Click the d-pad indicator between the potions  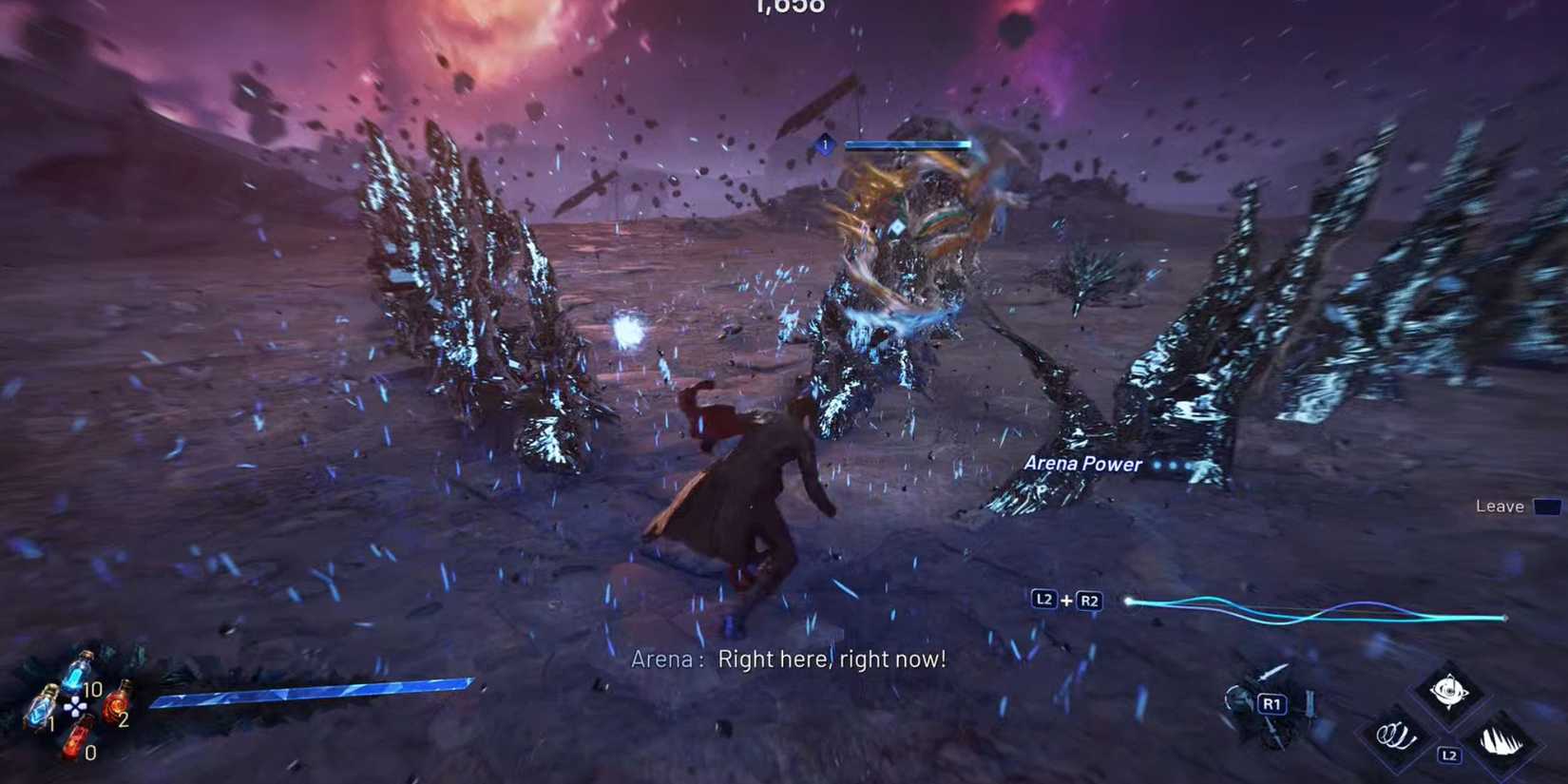pyautogui.click(x=75, y=706)
